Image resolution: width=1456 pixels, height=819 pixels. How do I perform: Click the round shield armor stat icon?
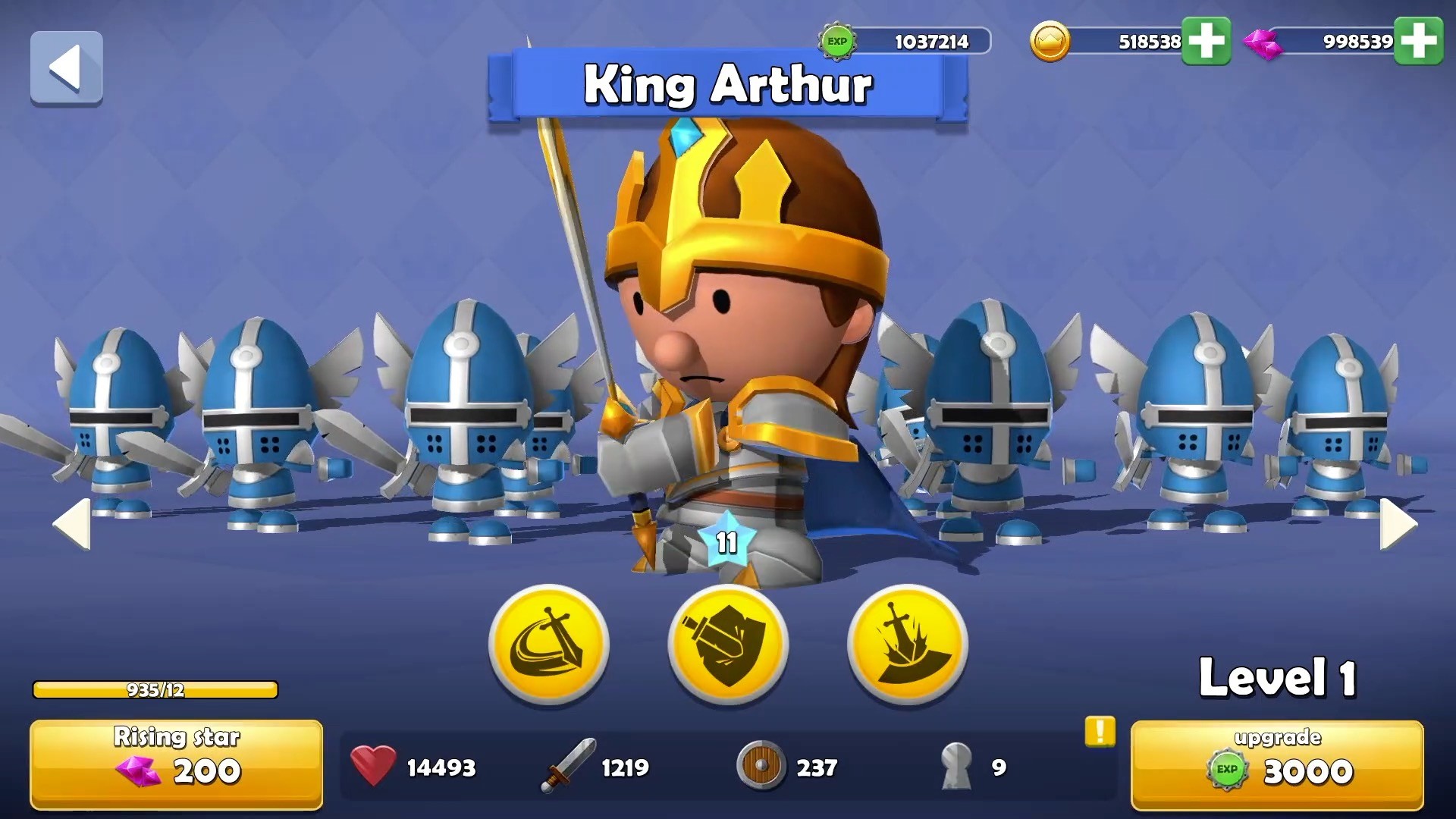[760, 767]
